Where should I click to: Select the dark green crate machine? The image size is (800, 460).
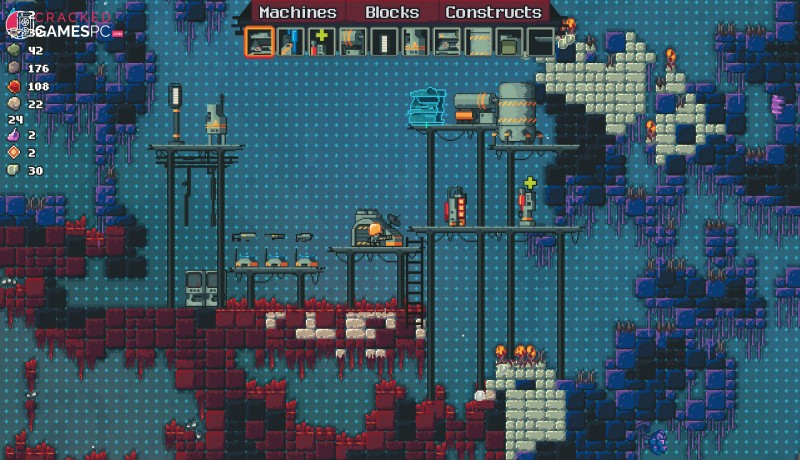coord(509,42)
